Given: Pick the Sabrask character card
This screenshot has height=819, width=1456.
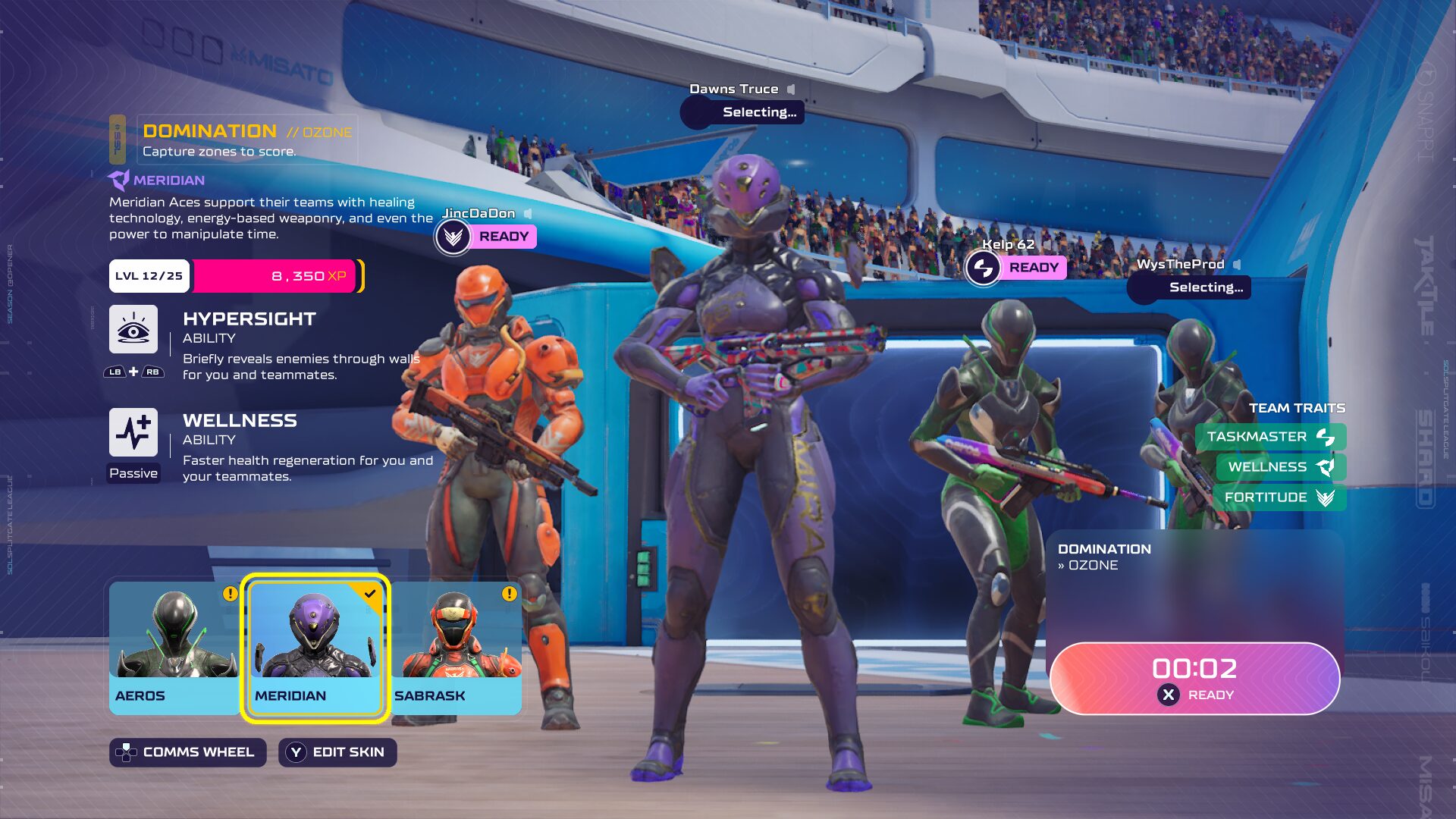Looking at the screenshot, I should (x=457, y=647).
